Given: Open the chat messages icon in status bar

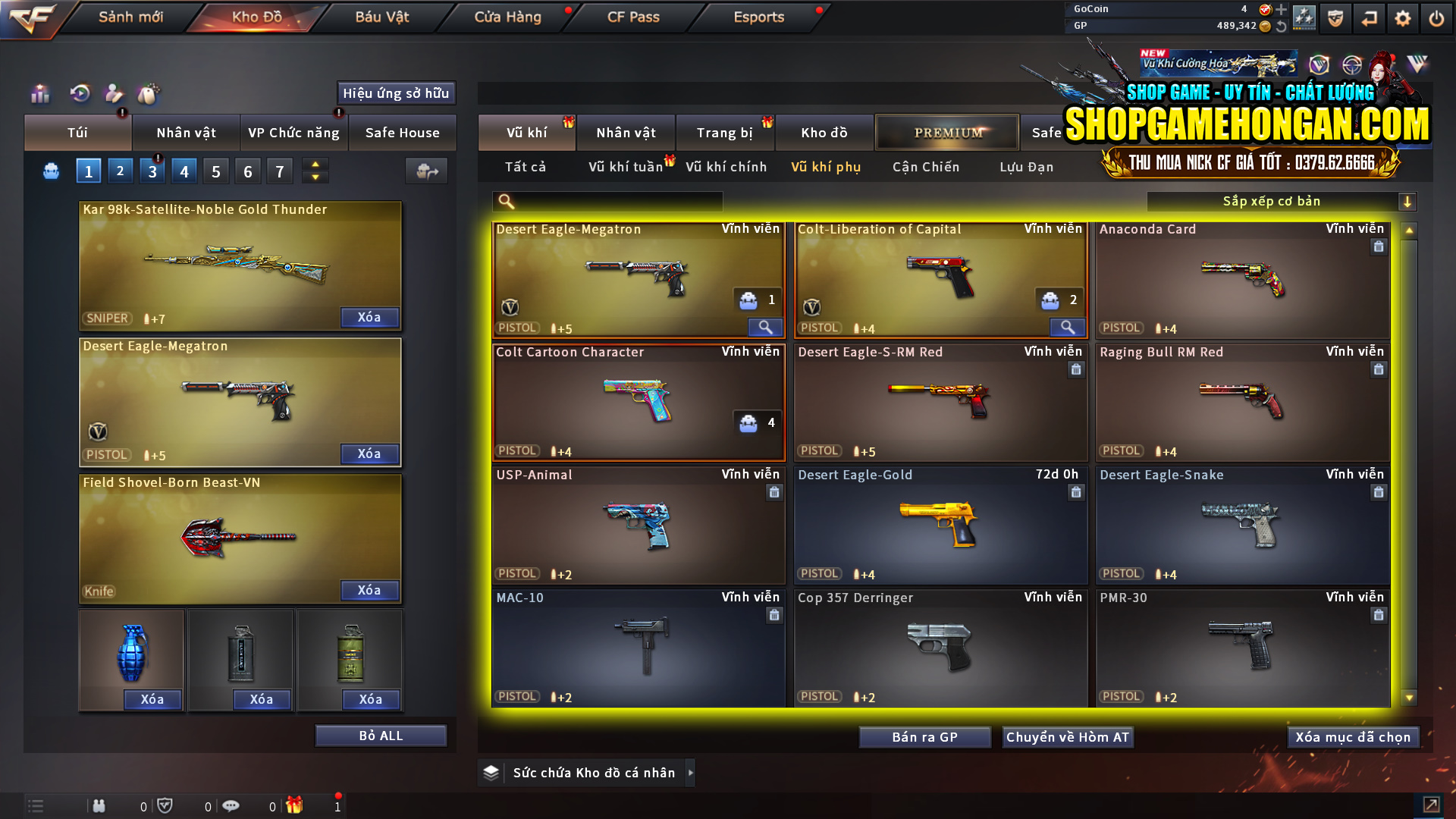Looking at the screenshot, I should [231, 805].
